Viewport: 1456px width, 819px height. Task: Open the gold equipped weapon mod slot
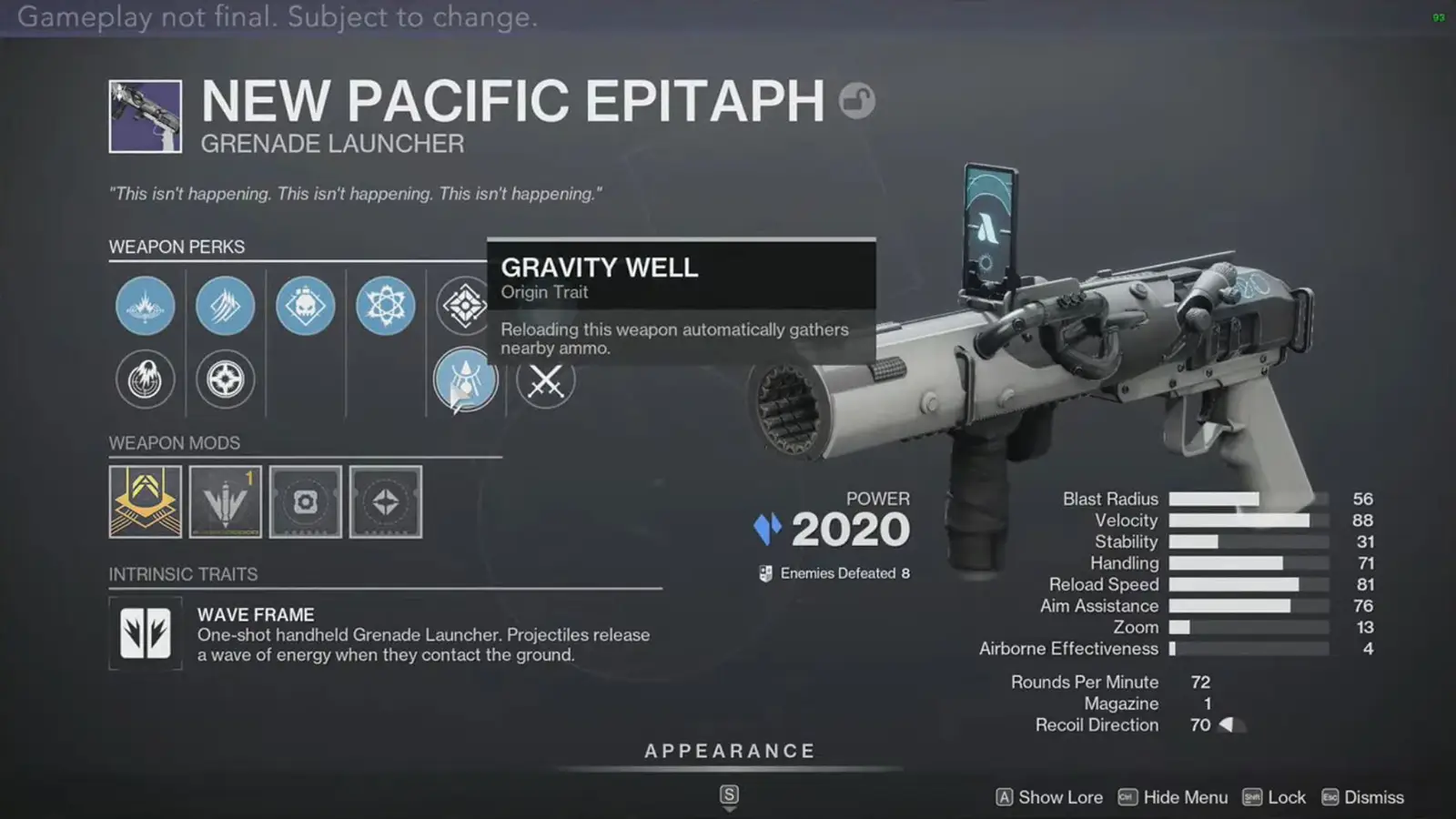pyautogui.click(x=145, y=501)
